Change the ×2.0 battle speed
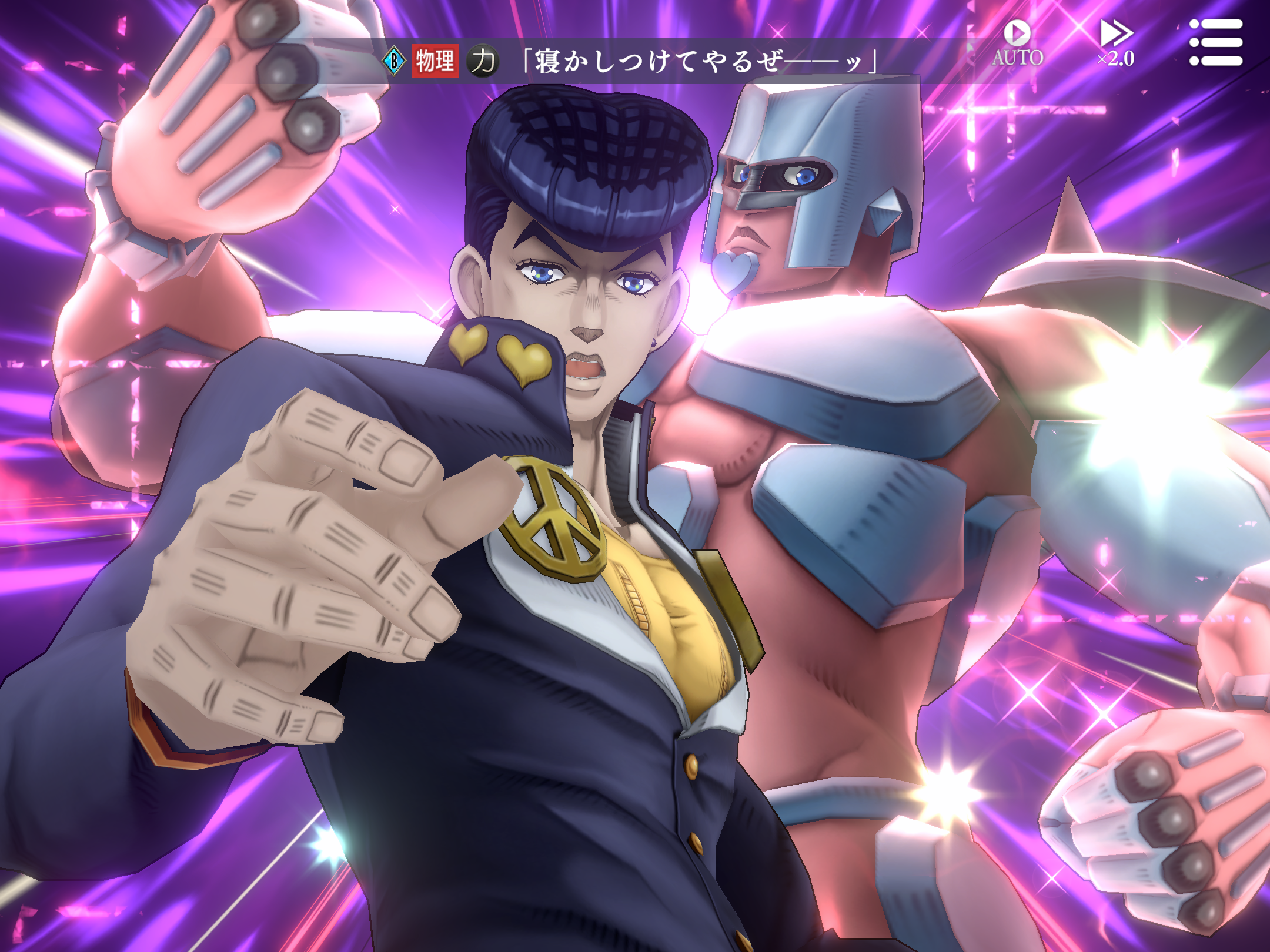Viewport: 1270px width, 952px height. coord(1116,42)
